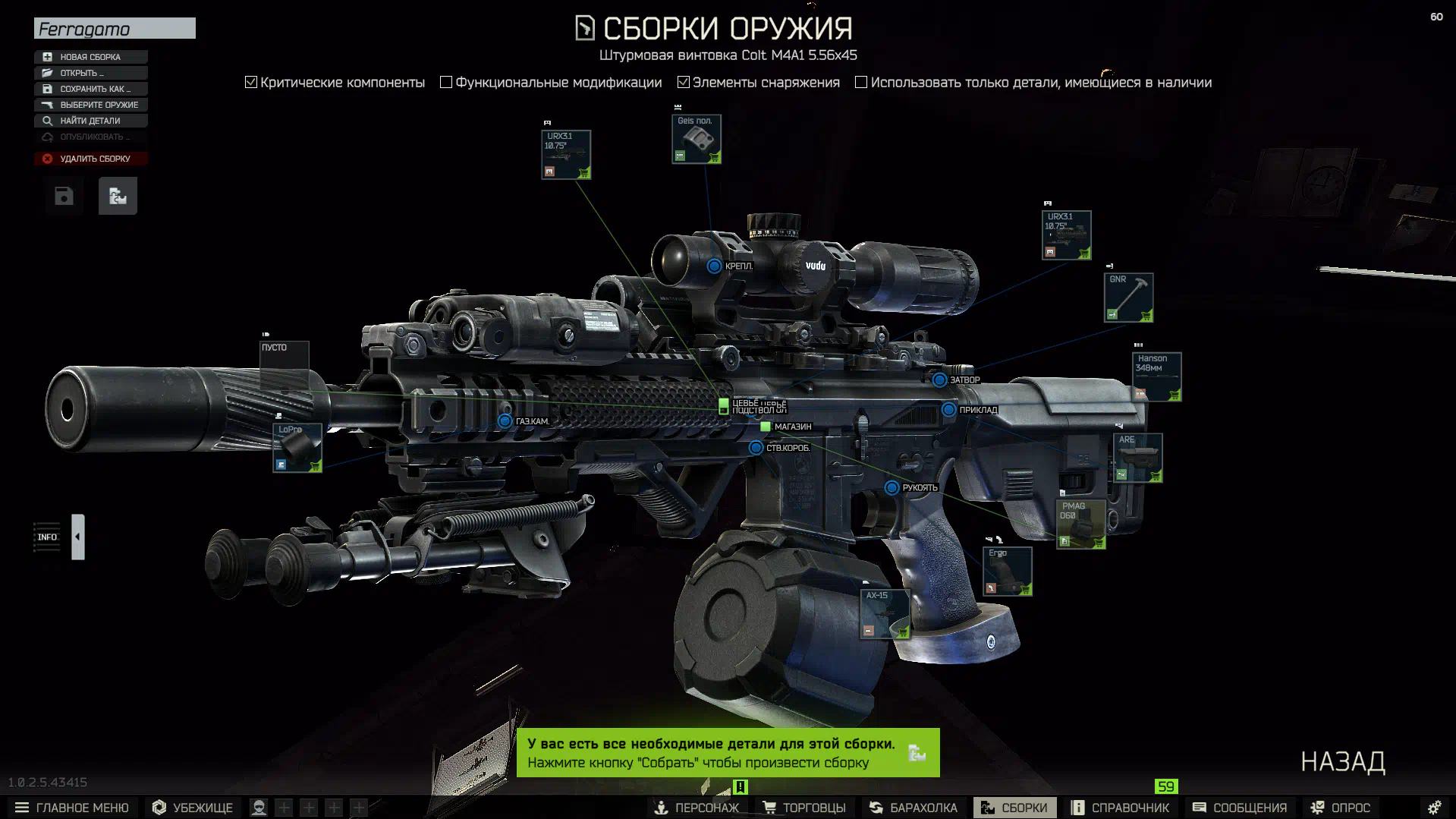Check the use only available parts option
The width and height of the screenshot is (1456, 819).
pos(861,82)
